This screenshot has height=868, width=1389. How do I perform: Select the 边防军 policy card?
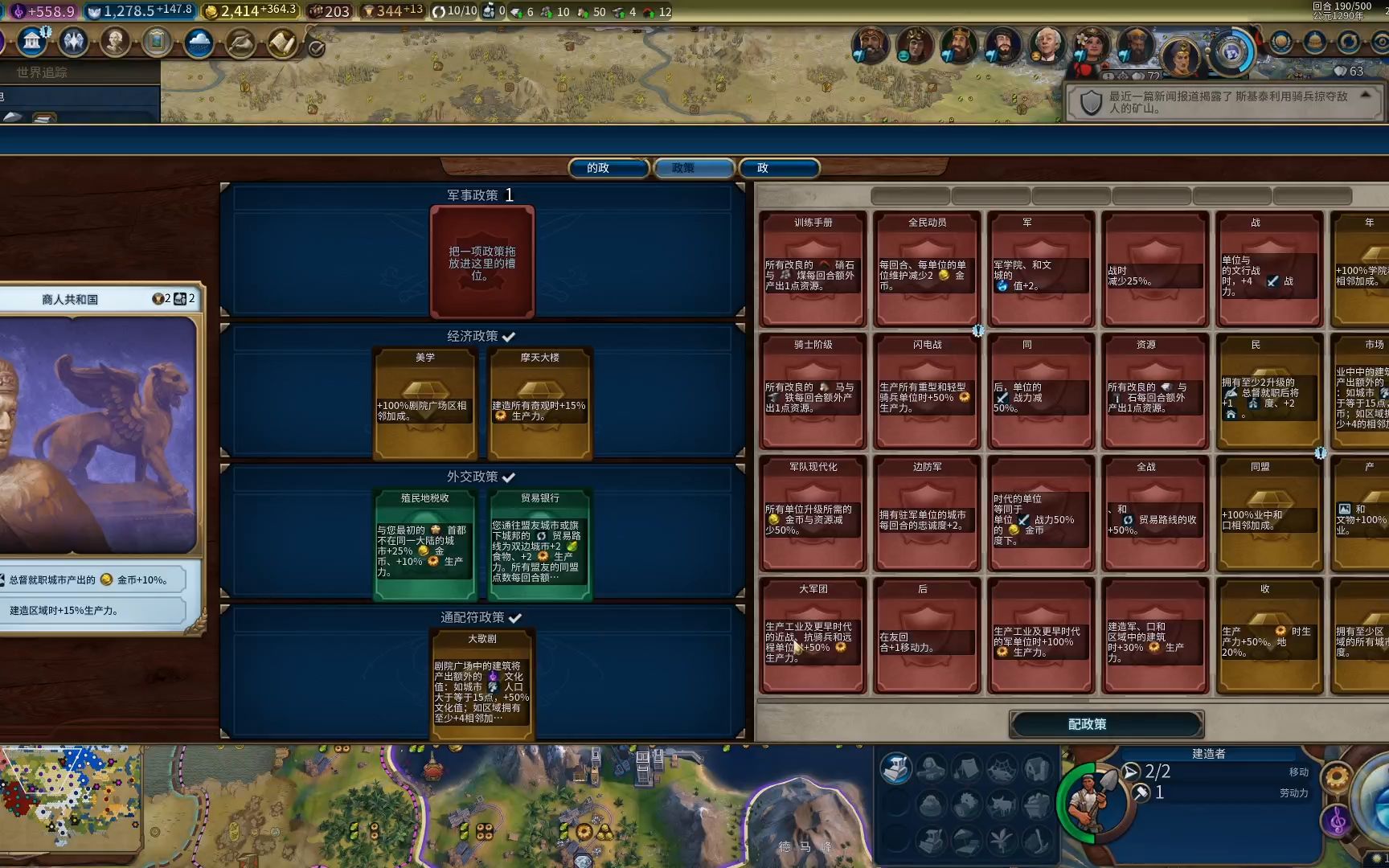[927, 514]
